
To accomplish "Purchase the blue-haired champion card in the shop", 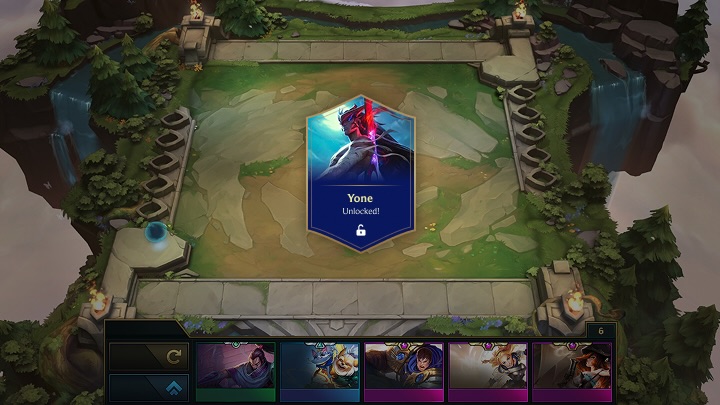I will 403,370.
